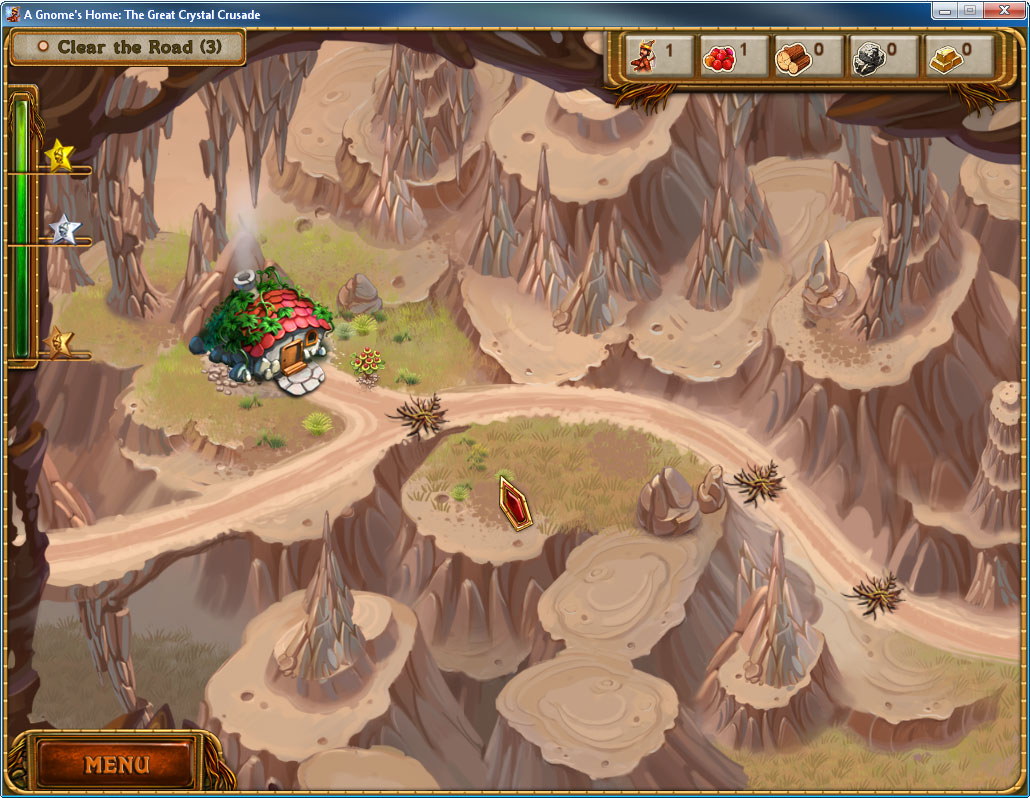Select the wood logs resource icon

click(793, 57)
